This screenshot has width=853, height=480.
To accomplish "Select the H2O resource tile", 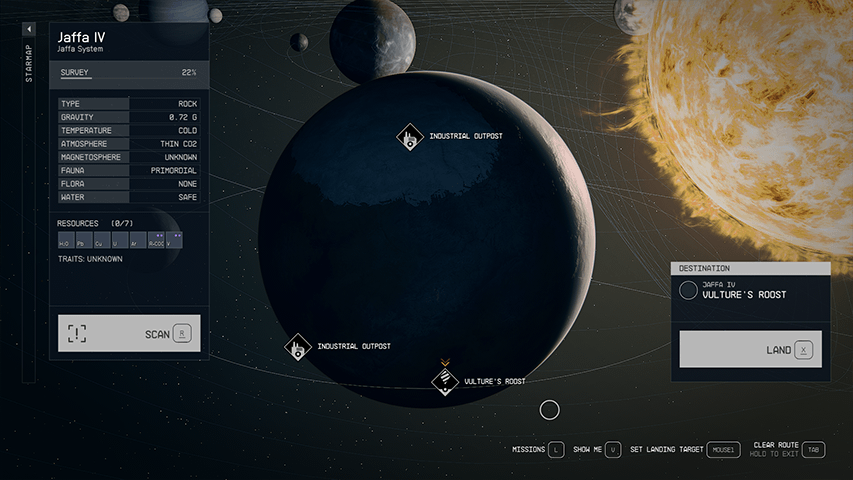I will click(x=65, y=241).
